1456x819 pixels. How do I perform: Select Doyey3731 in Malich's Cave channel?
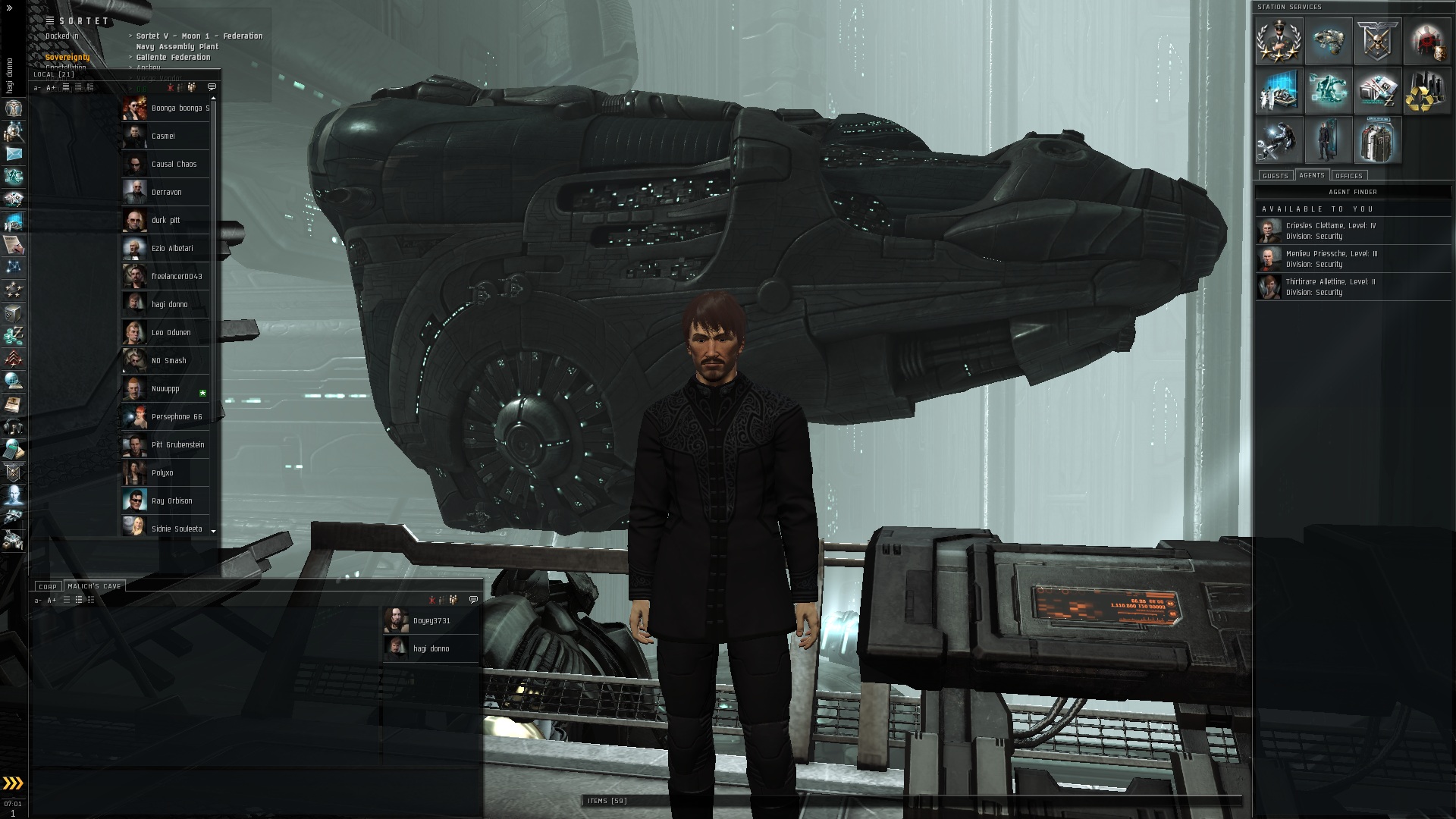pos(431,620)
